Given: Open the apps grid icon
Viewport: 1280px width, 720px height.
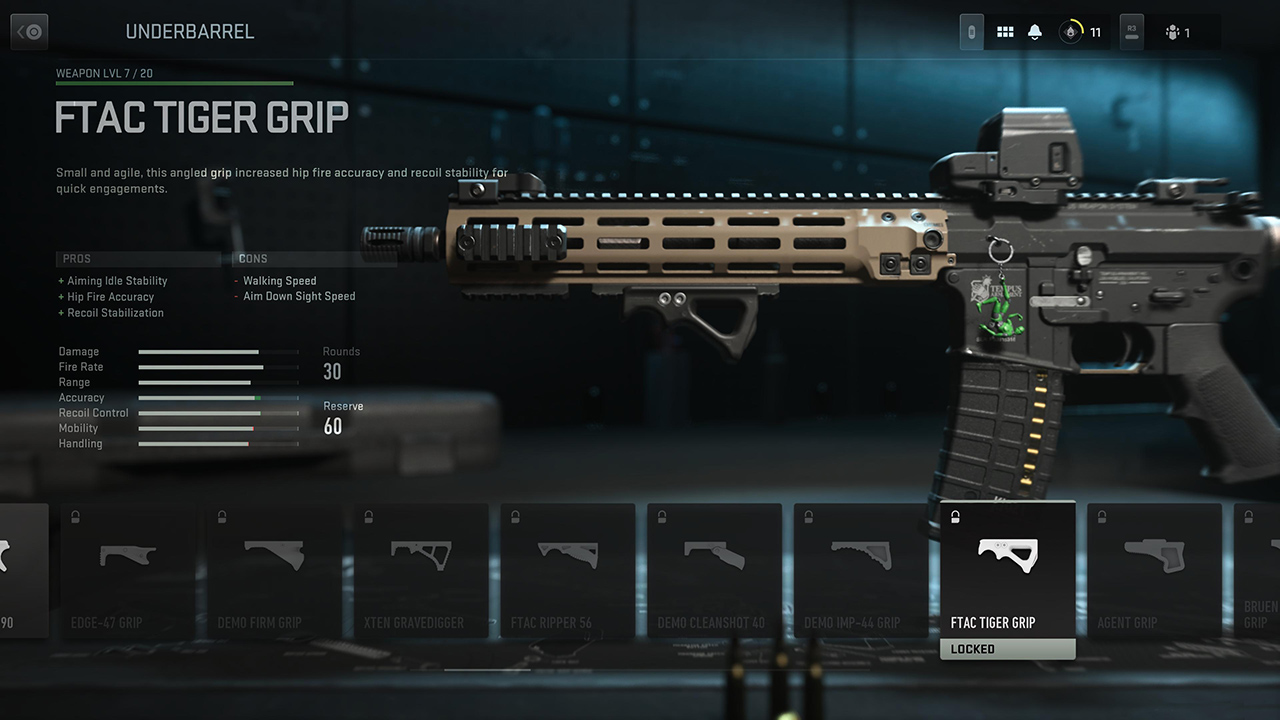Looking at the screenshot, I should tap(1005, 31).
